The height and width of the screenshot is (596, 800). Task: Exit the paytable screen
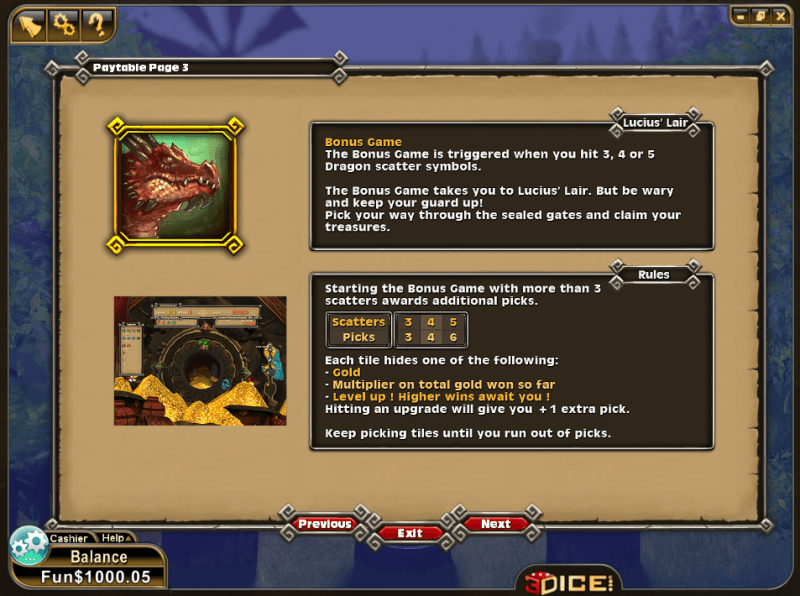pos(410,533)
